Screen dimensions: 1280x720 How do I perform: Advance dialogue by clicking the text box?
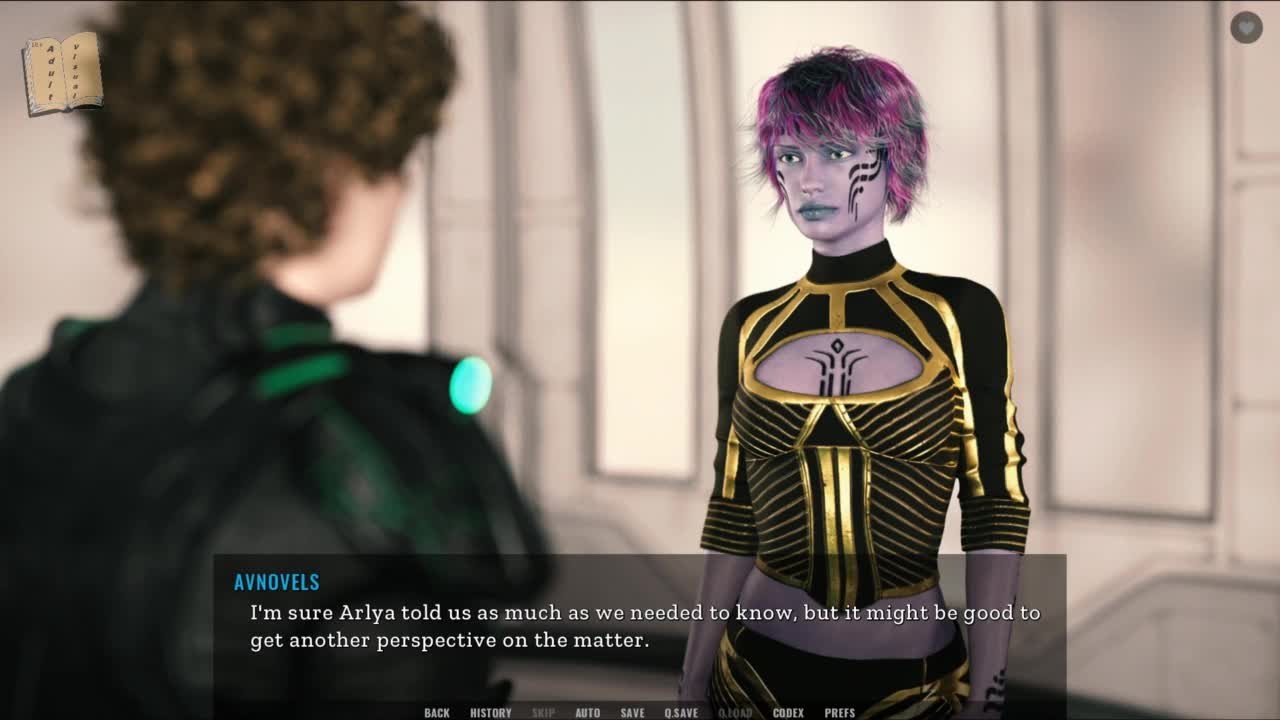coord(640,626)
